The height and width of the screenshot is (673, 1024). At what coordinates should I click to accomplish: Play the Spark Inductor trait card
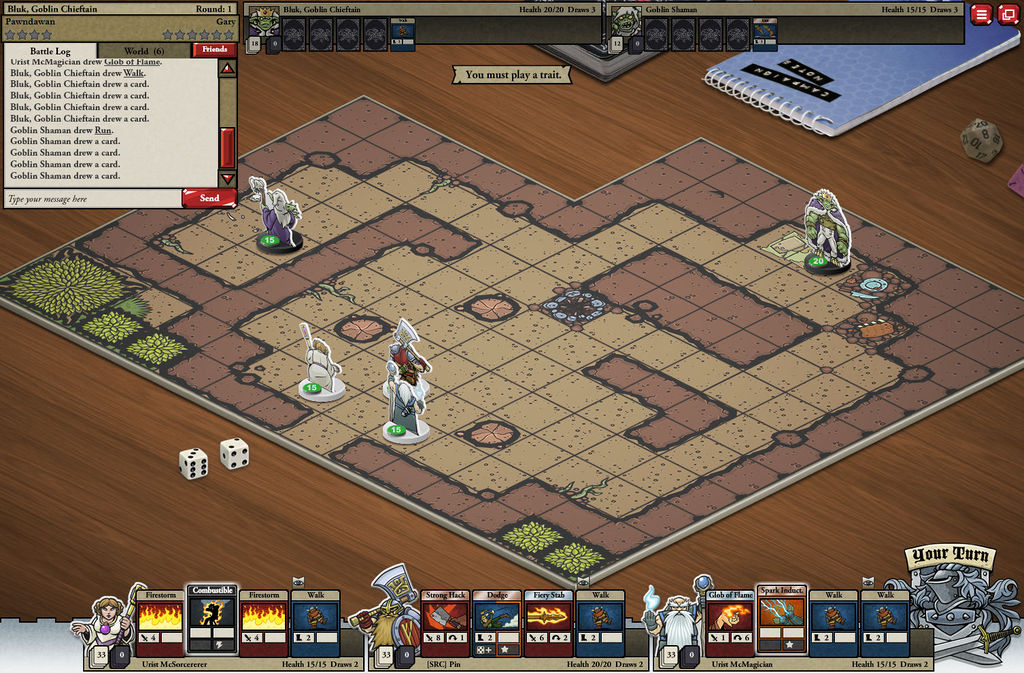781,620
